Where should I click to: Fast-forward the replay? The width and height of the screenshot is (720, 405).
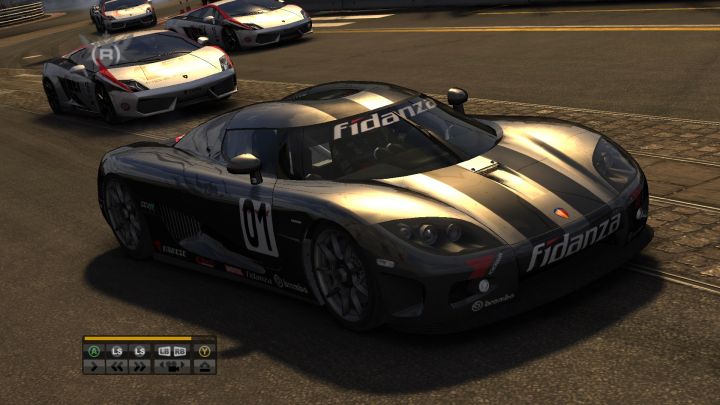(140, 366)
